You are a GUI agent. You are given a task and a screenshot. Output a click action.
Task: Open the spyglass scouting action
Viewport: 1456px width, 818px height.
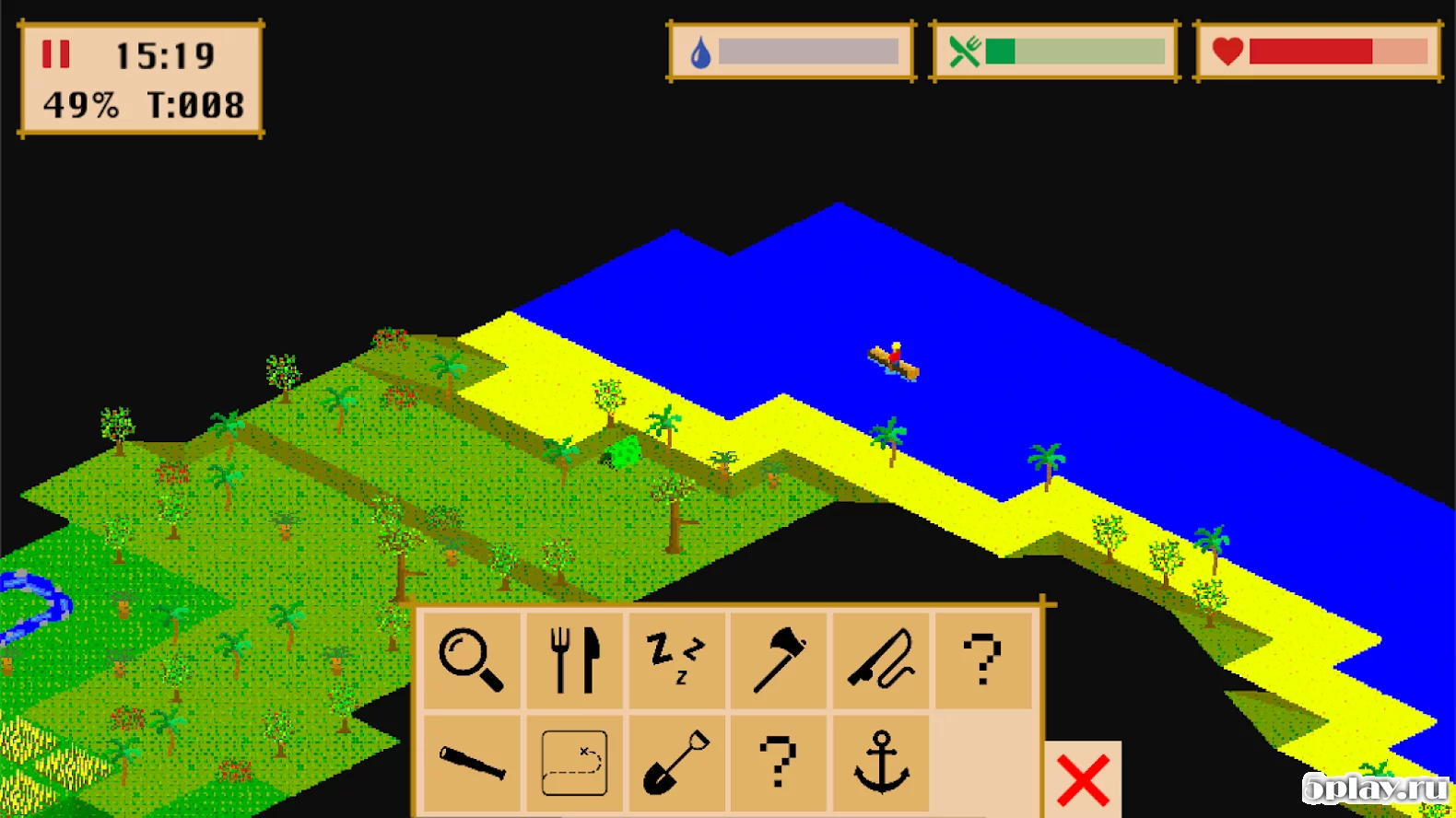pyautogui.click(x=471, y=763)
